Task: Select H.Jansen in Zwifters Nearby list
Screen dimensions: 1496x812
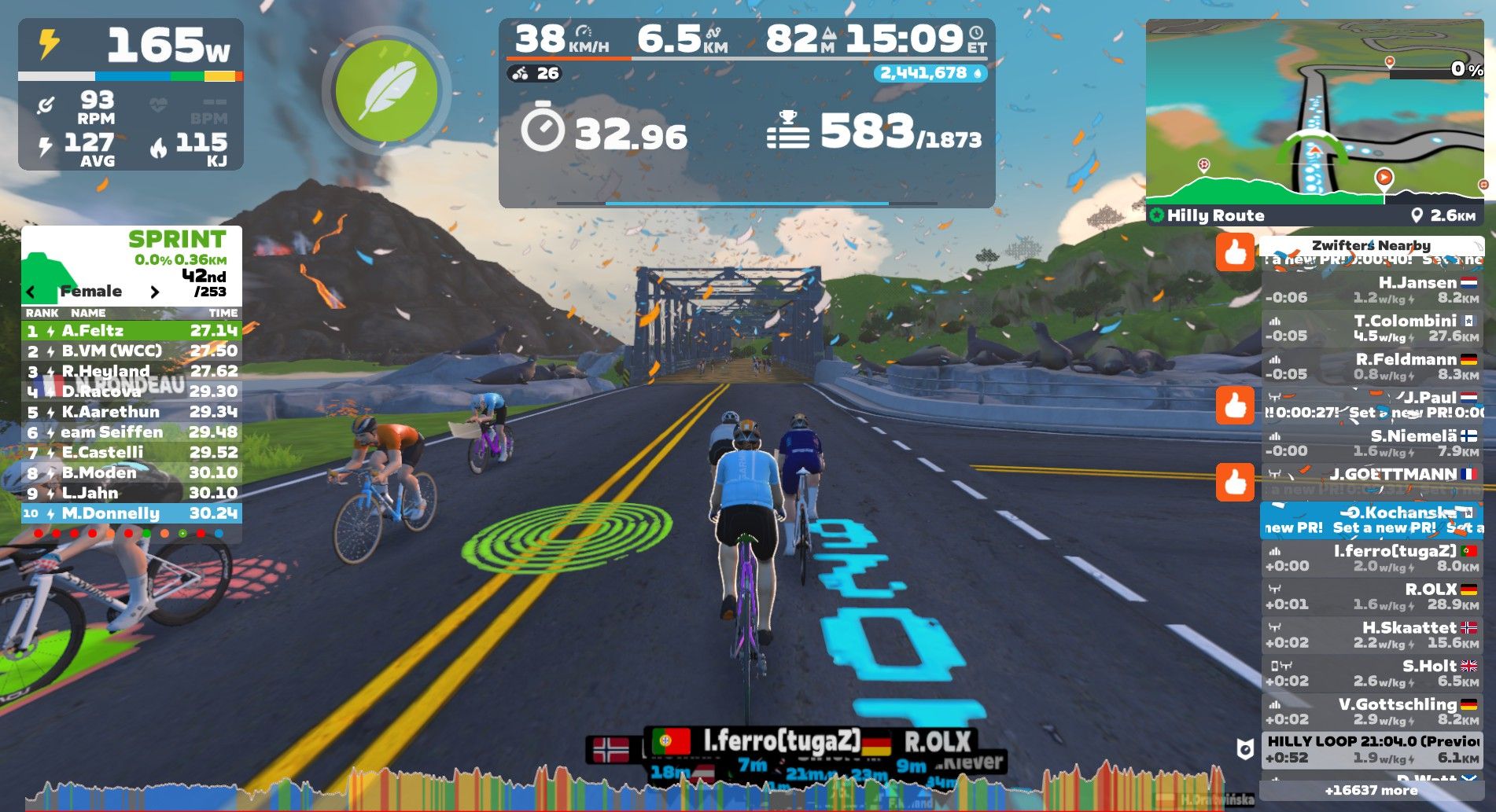Action: point(1371,290)
